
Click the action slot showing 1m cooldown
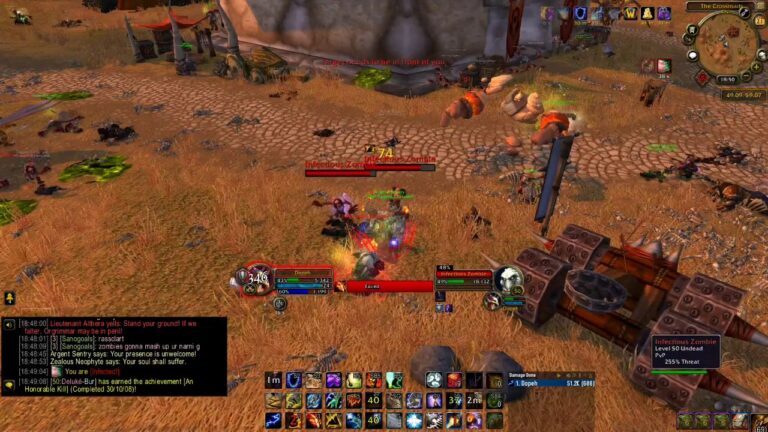273,380
